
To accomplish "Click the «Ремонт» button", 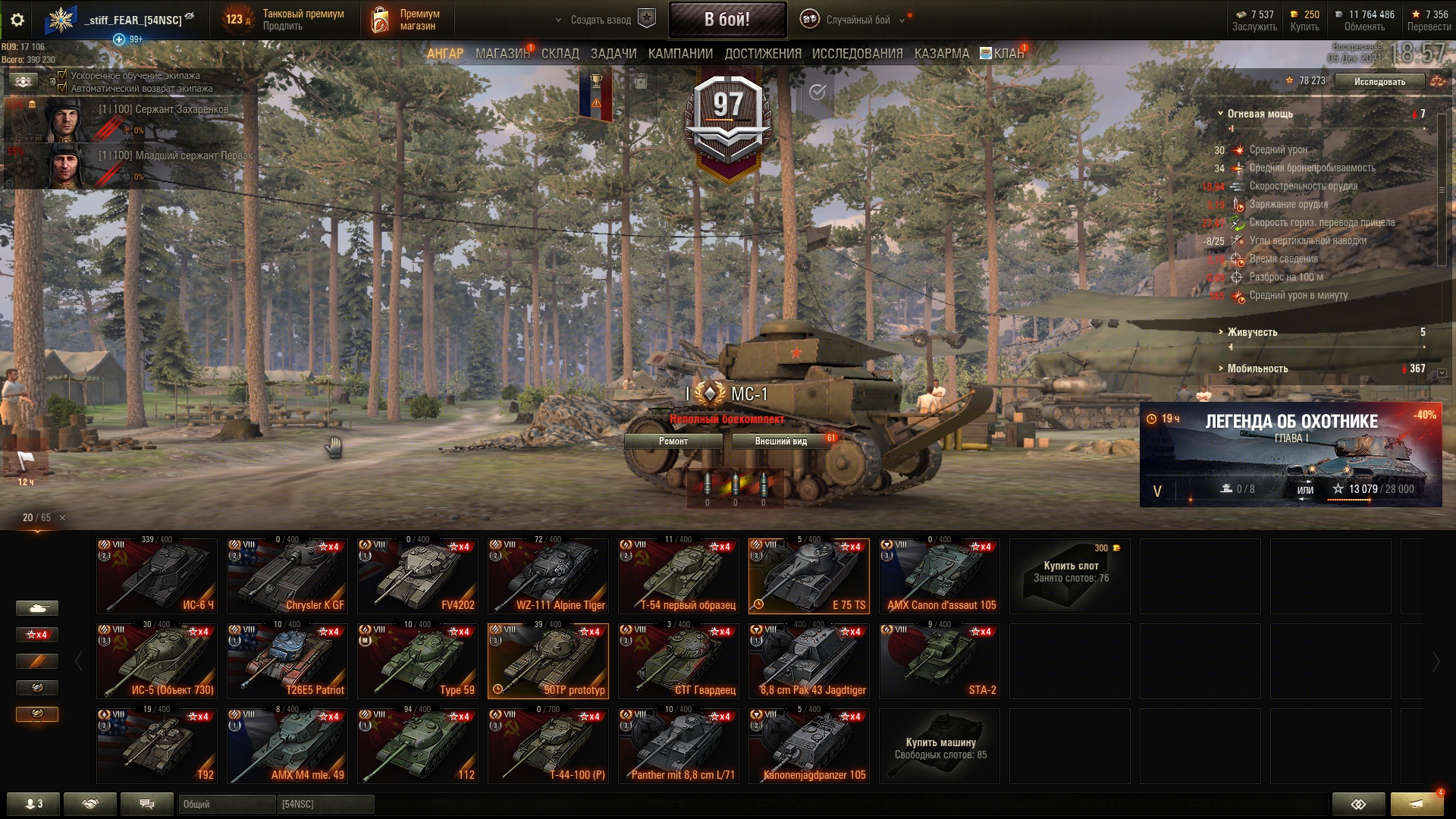I will tap(673, 441).
